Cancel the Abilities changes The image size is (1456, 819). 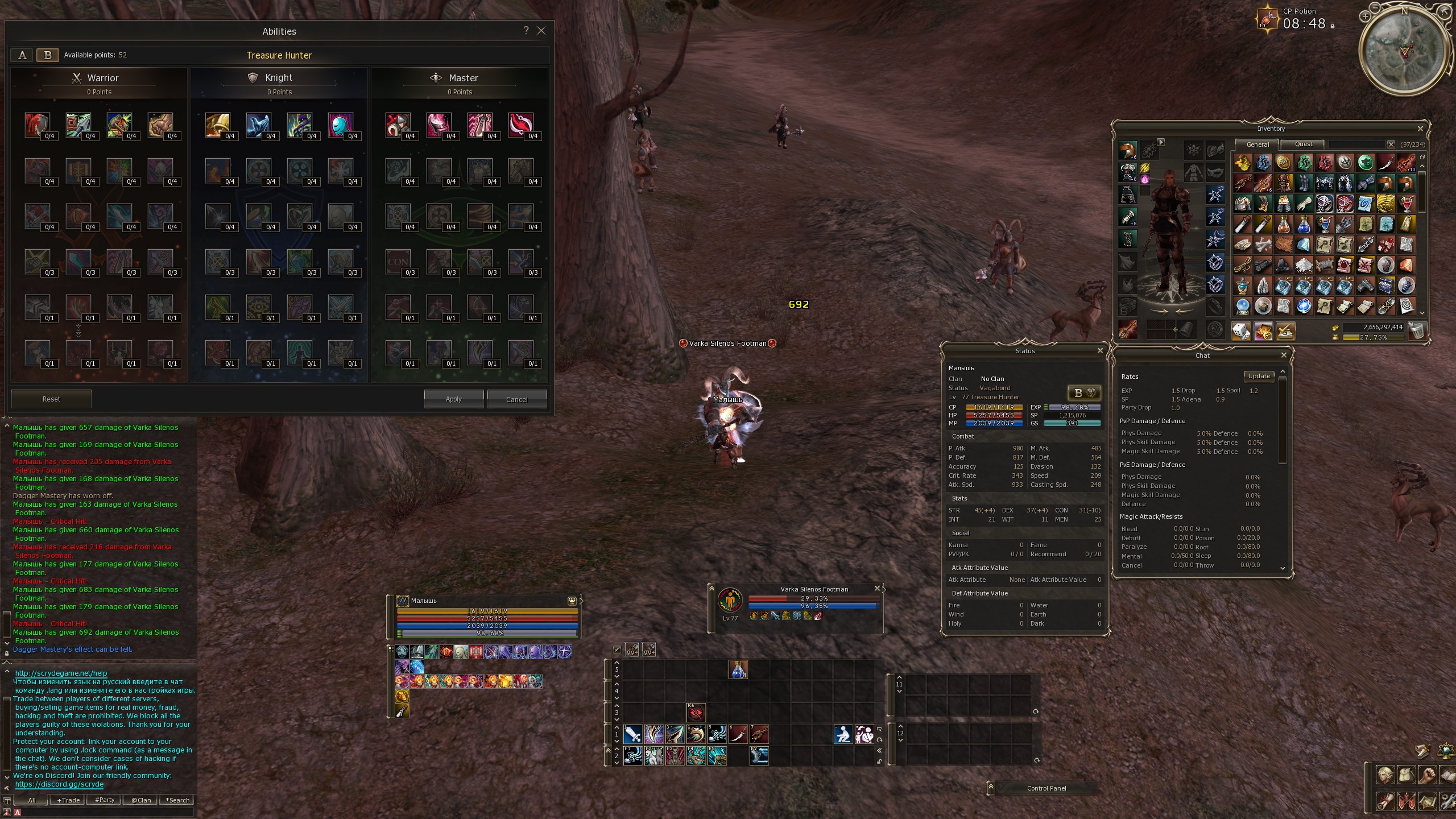coord(516,399)
